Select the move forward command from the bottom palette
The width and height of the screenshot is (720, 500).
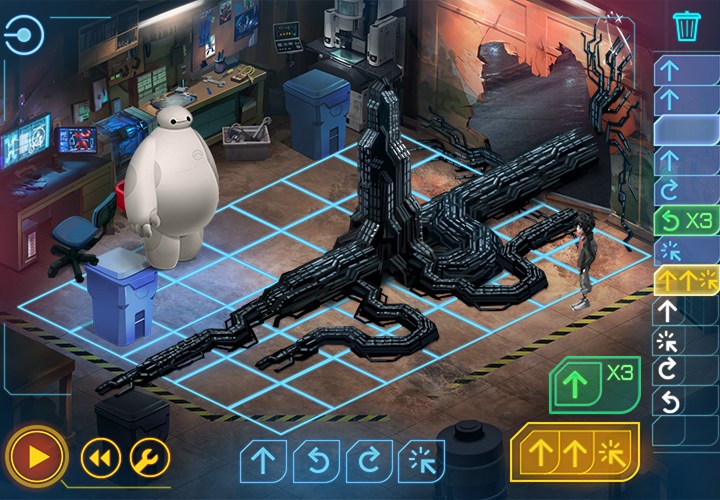pyautogui.click(x=263, y=460)
